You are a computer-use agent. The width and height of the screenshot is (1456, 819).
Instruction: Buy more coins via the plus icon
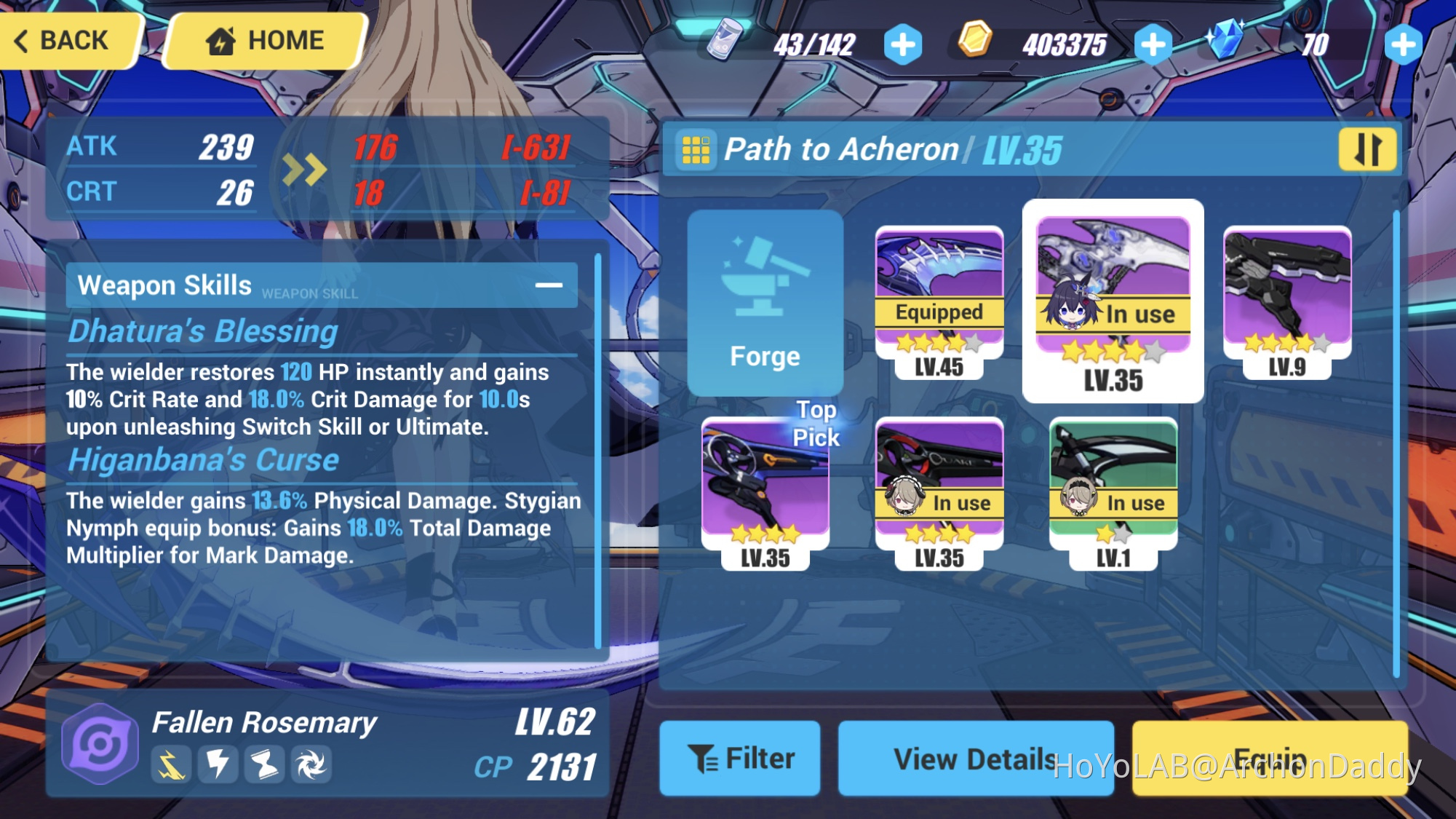(1151, 44)
